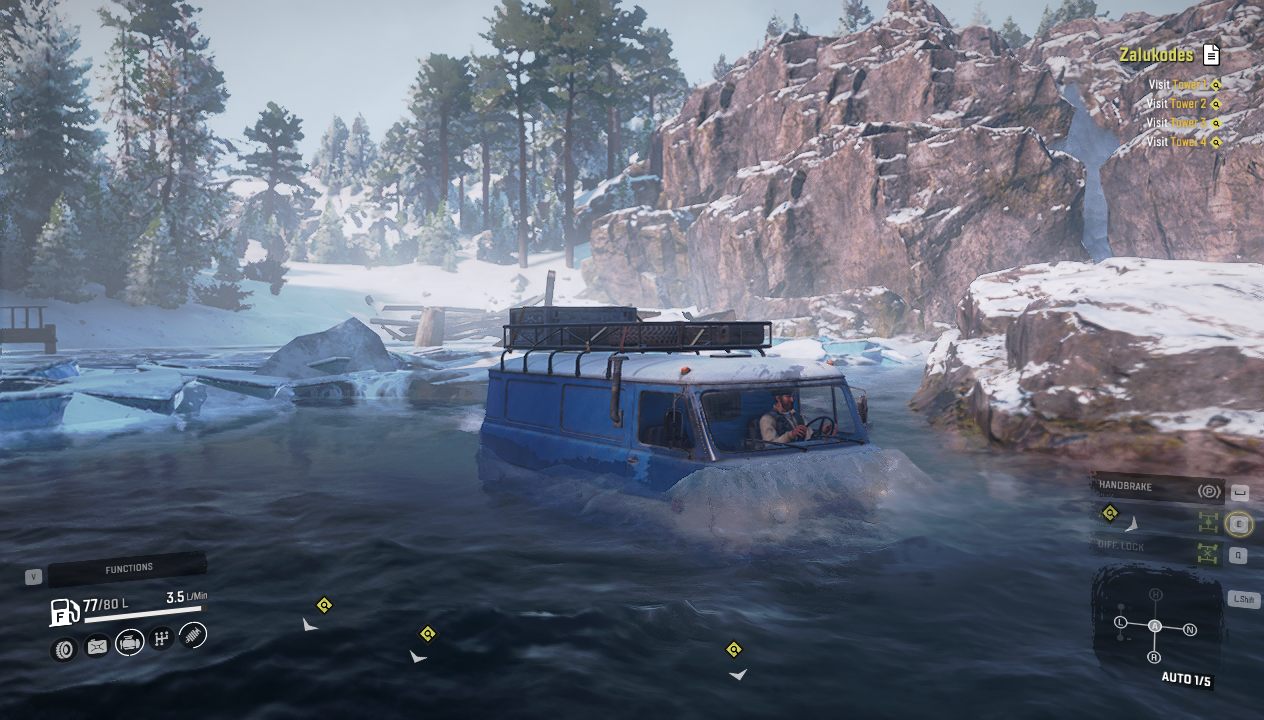The width and height of the screenshot is (1264, 720).
Task: Select the tire wheel status icon
Action: 64,649
